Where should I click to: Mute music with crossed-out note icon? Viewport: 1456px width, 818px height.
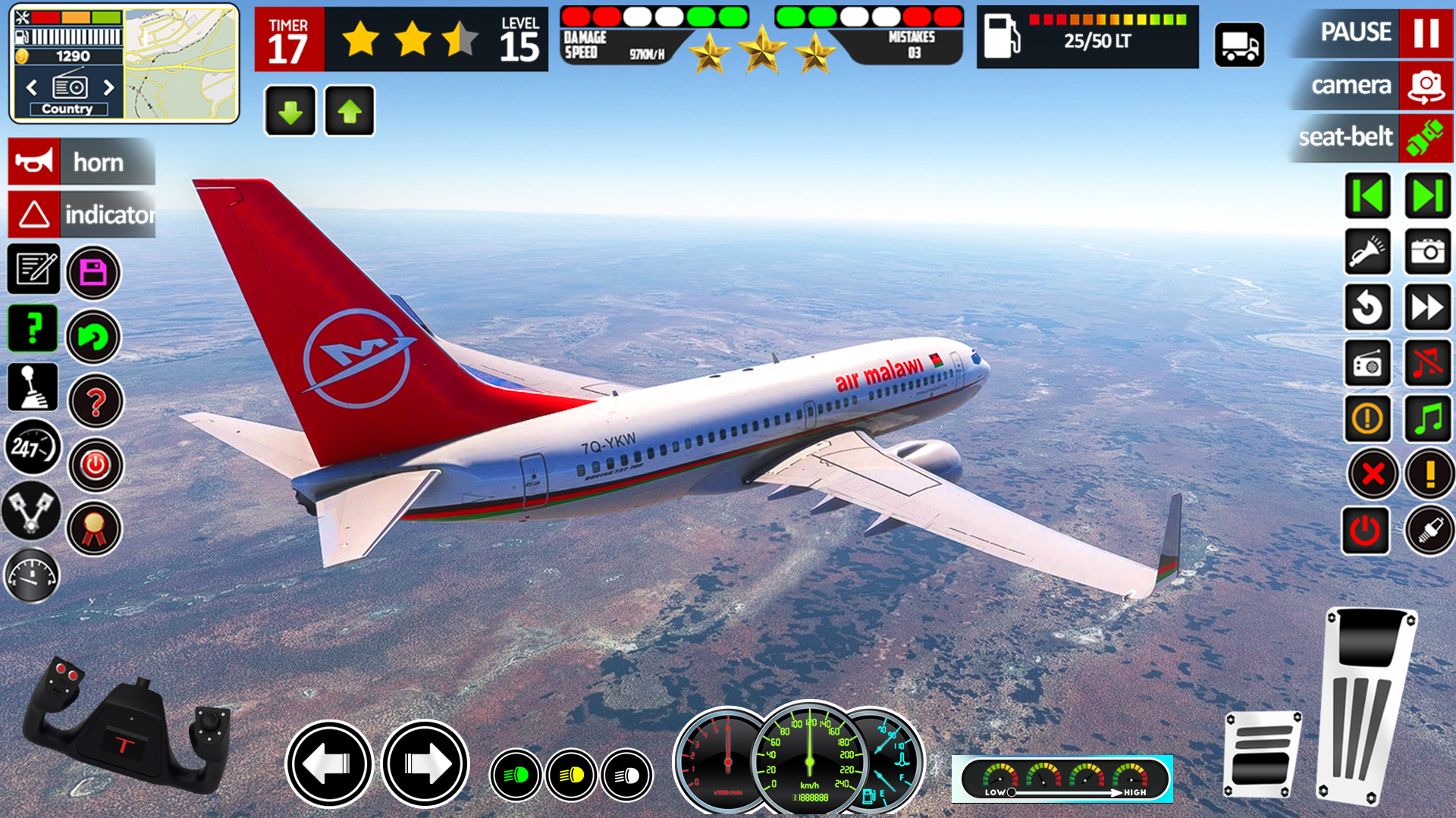point(1427,363)
